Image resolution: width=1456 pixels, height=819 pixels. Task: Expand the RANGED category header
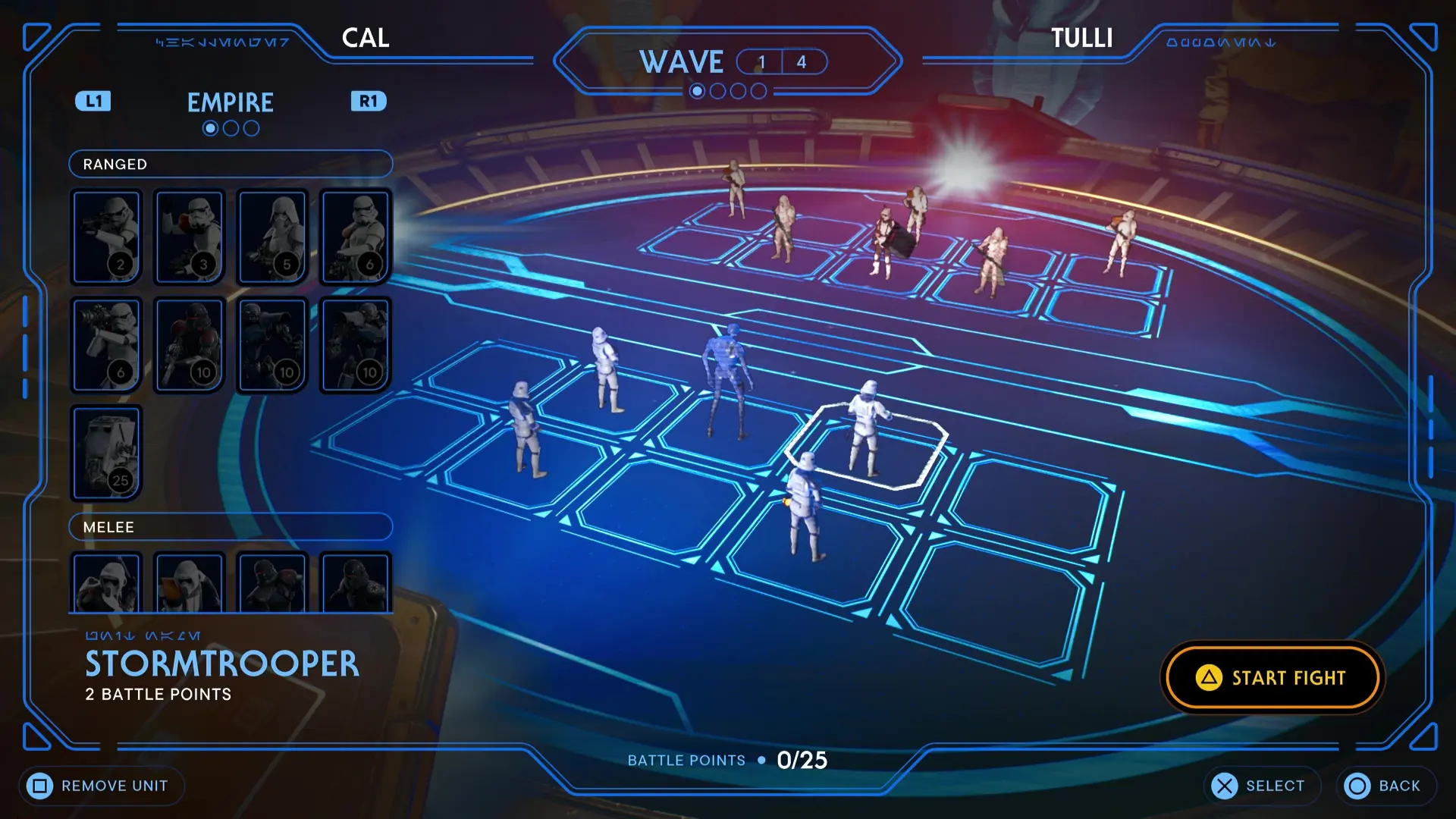click(x=230, y=164)
